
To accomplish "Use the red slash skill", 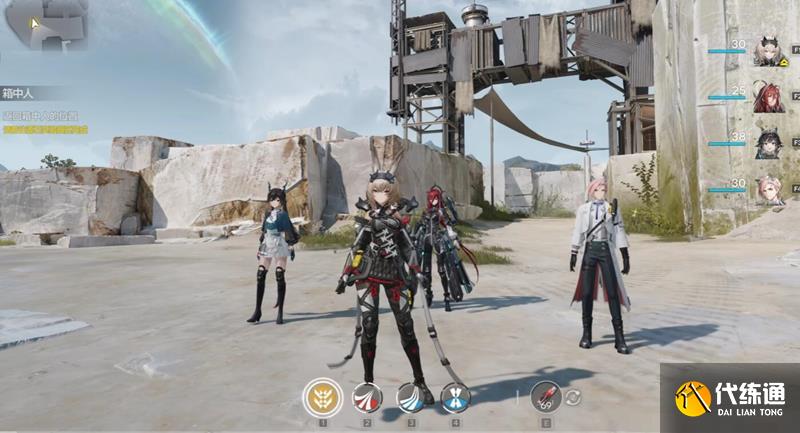I will (x=367, y=398).
